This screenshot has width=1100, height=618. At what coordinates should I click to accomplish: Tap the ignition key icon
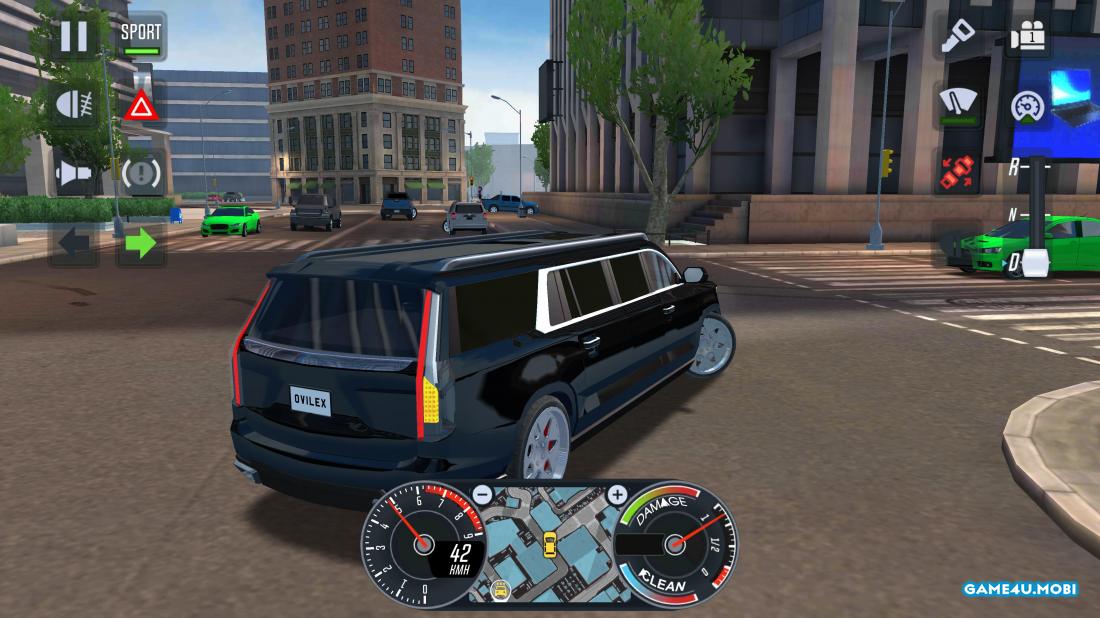(958, 37)
